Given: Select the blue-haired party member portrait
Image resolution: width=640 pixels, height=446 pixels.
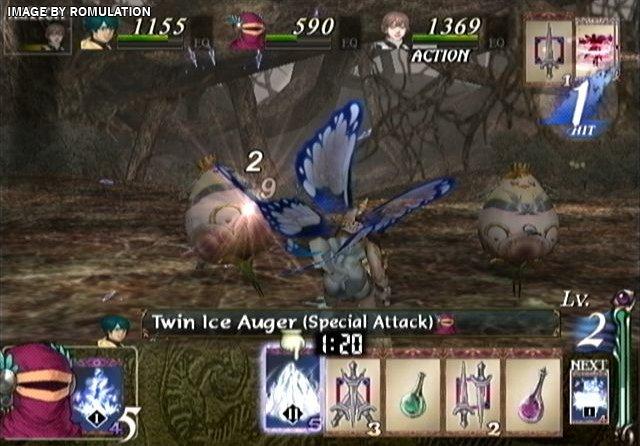Looking at the screenshot, I should (98, 33).
